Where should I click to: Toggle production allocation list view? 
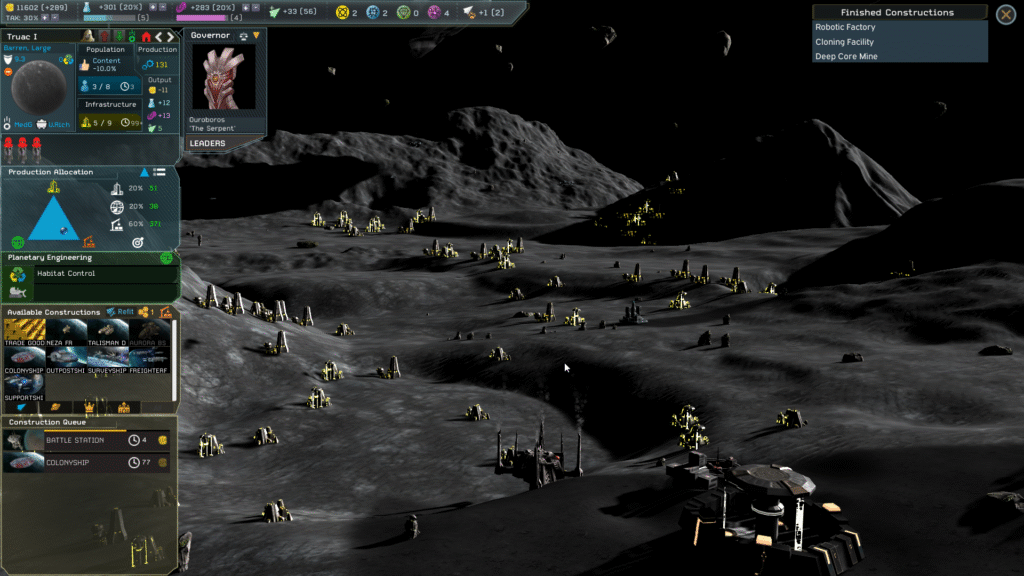[159, 172]
